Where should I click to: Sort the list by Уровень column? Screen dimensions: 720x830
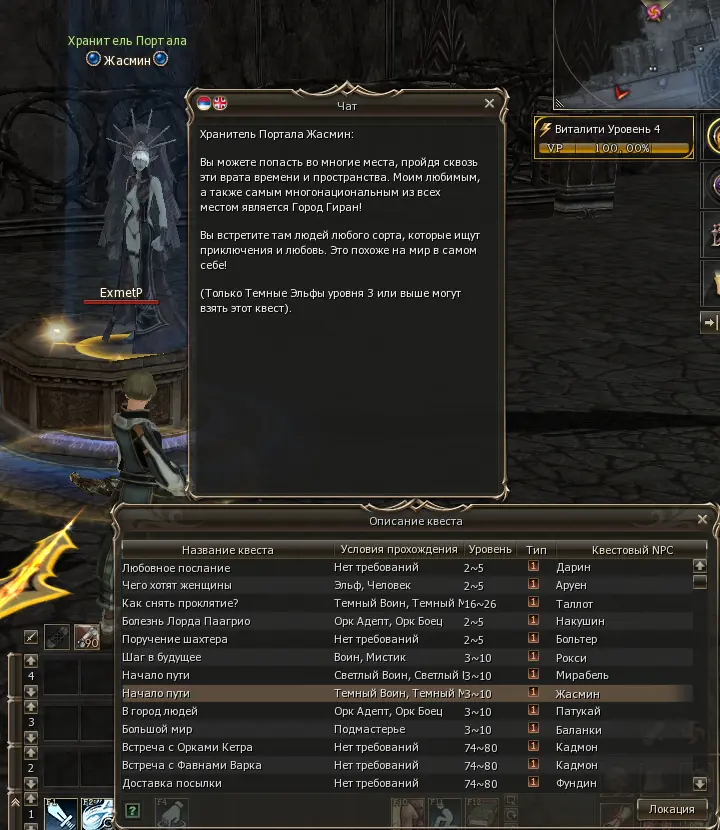point(491,550)
